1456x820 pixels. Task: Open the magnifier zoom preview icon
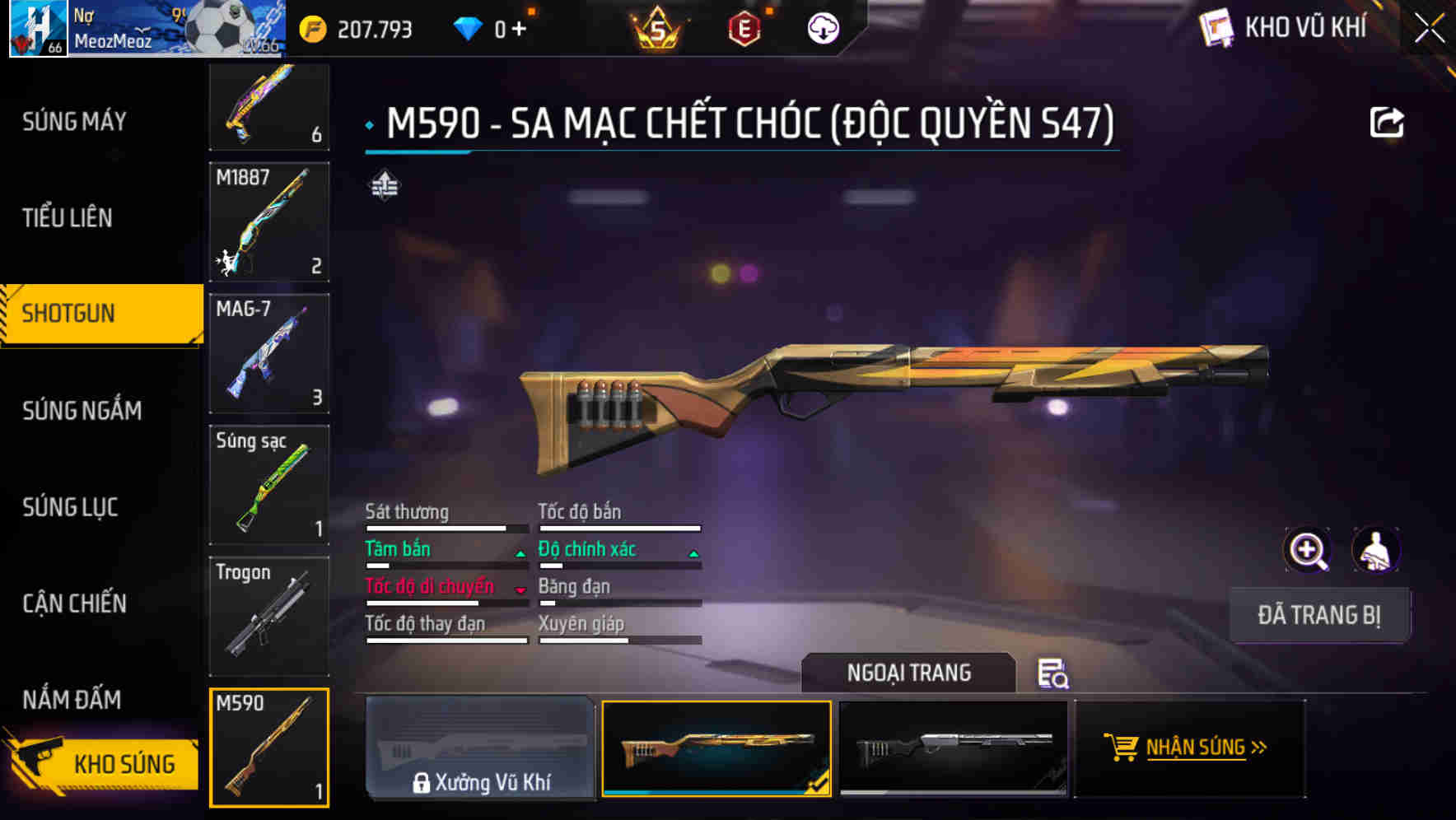coord(1308,549)
